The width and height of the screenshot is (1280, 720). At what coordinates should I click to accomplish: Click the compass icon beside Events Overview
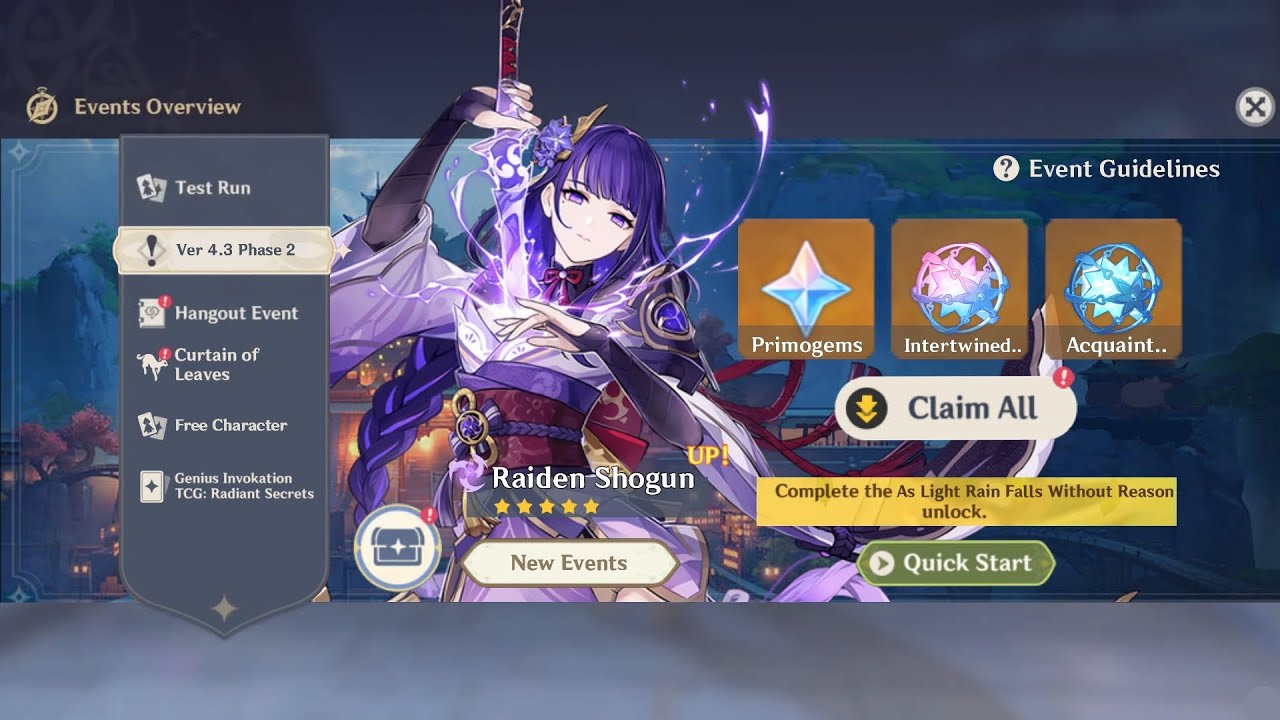[42, 107]
